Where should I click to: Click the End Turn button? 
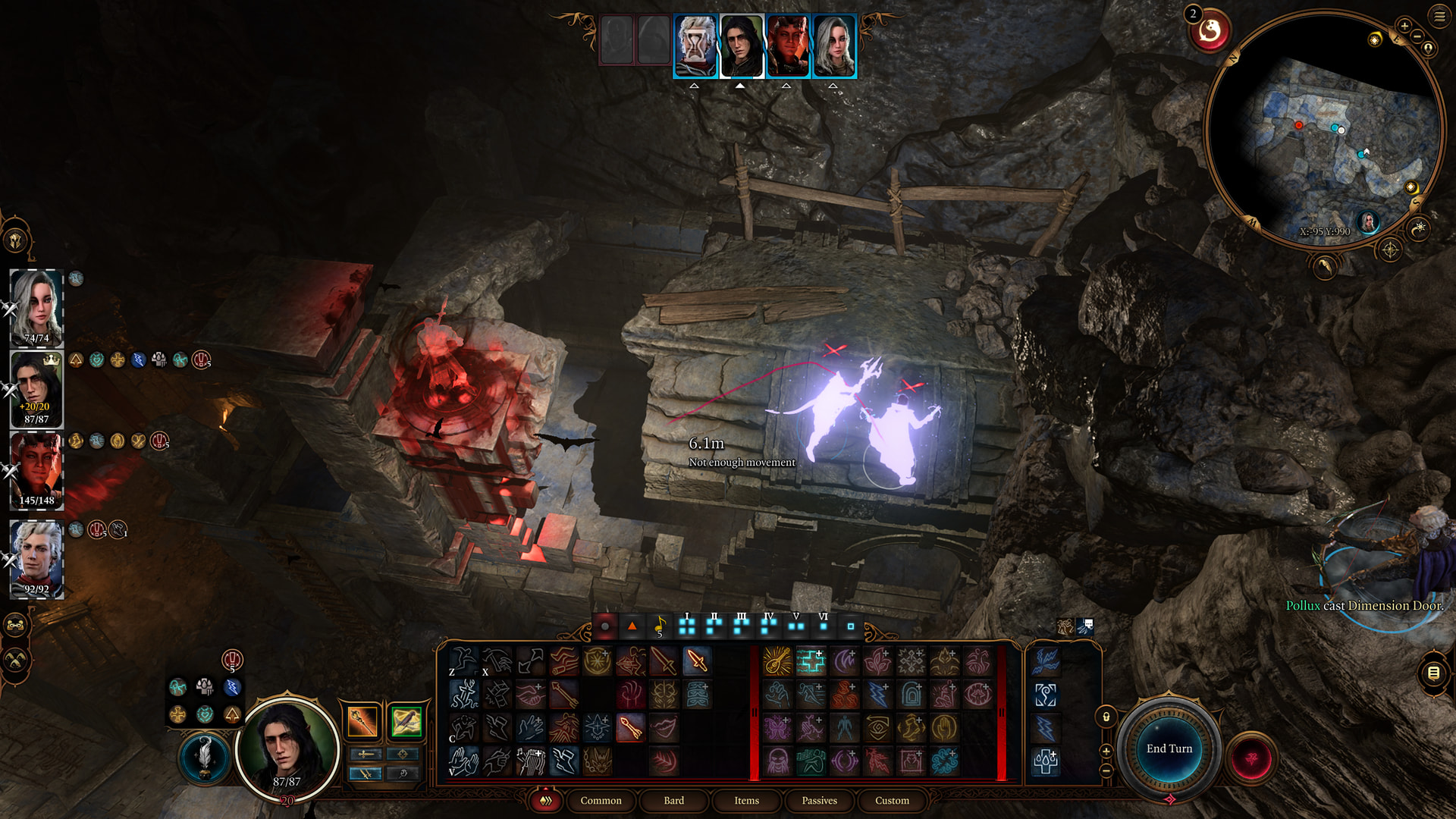[1169, 749]
